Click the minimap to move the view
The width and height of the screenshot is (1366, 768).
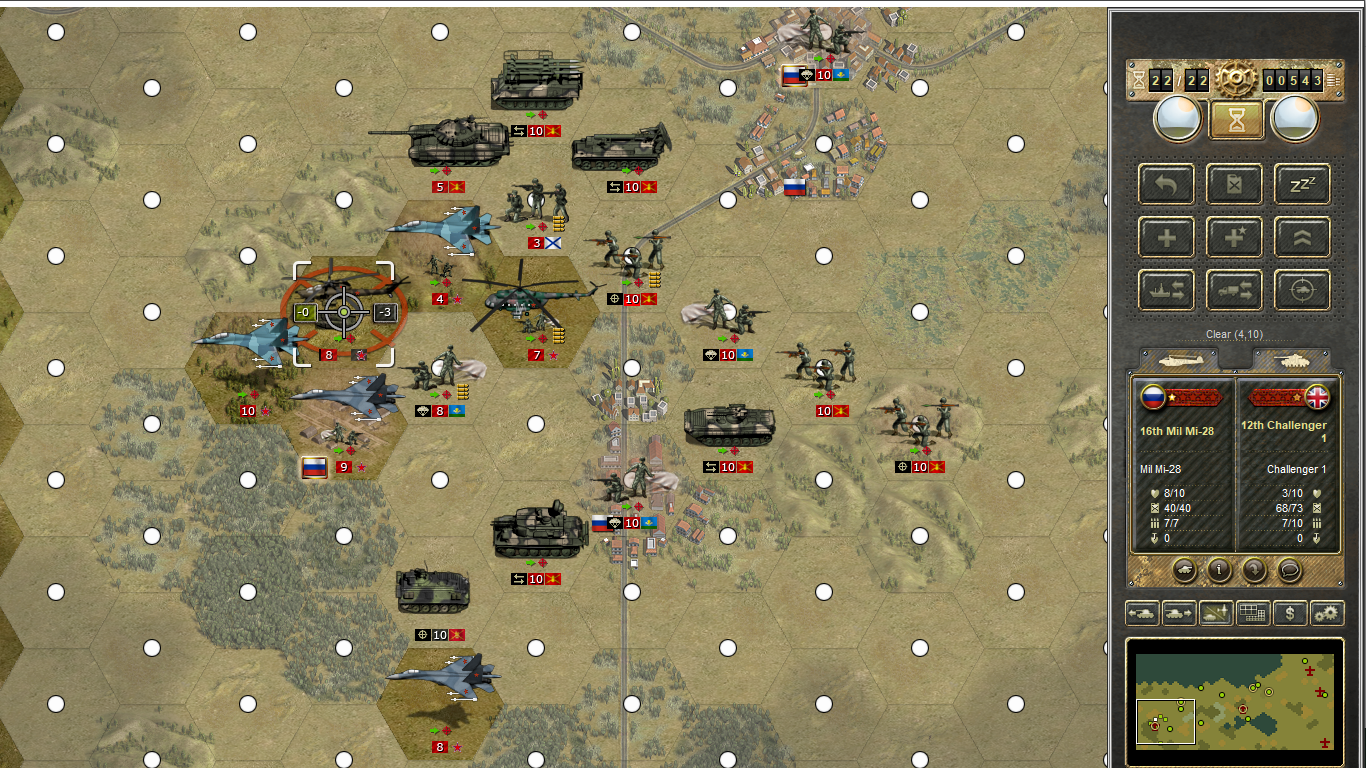[1235, 700]
